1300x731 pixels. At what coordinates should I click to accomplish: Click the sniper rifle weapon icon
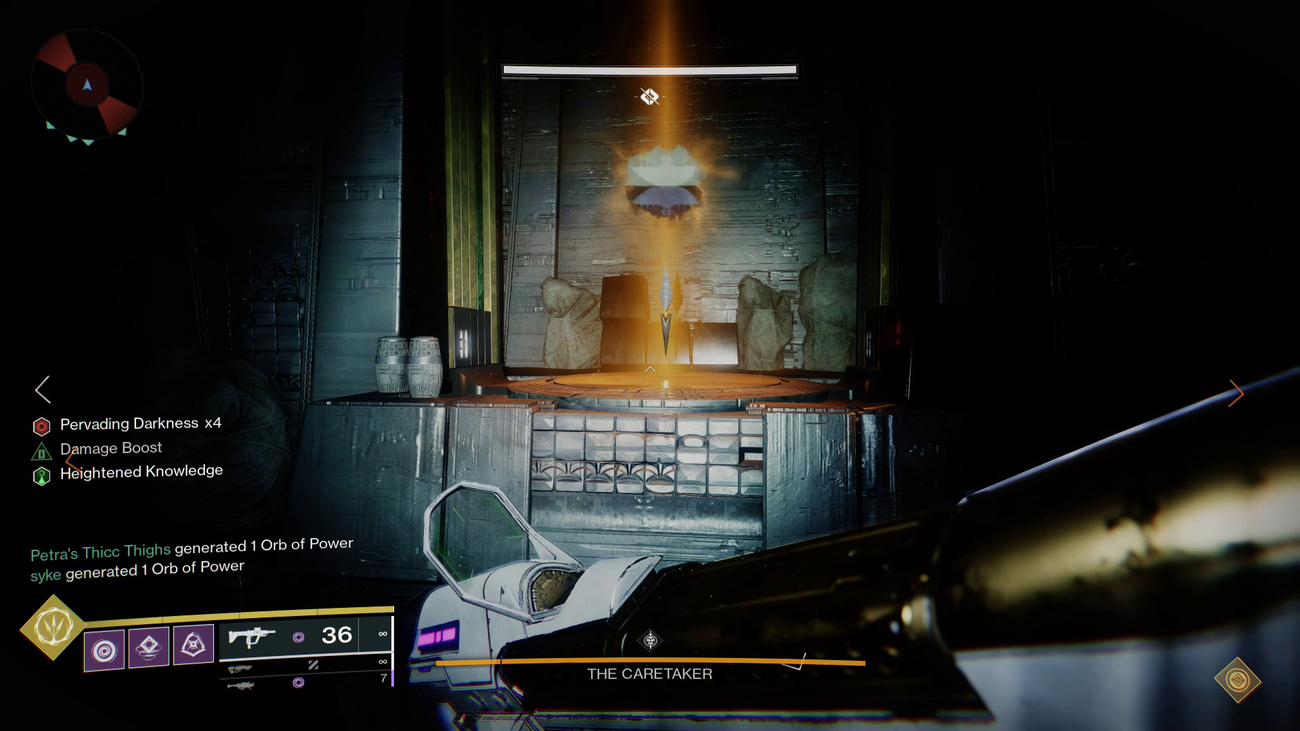(x=240, y=666)
